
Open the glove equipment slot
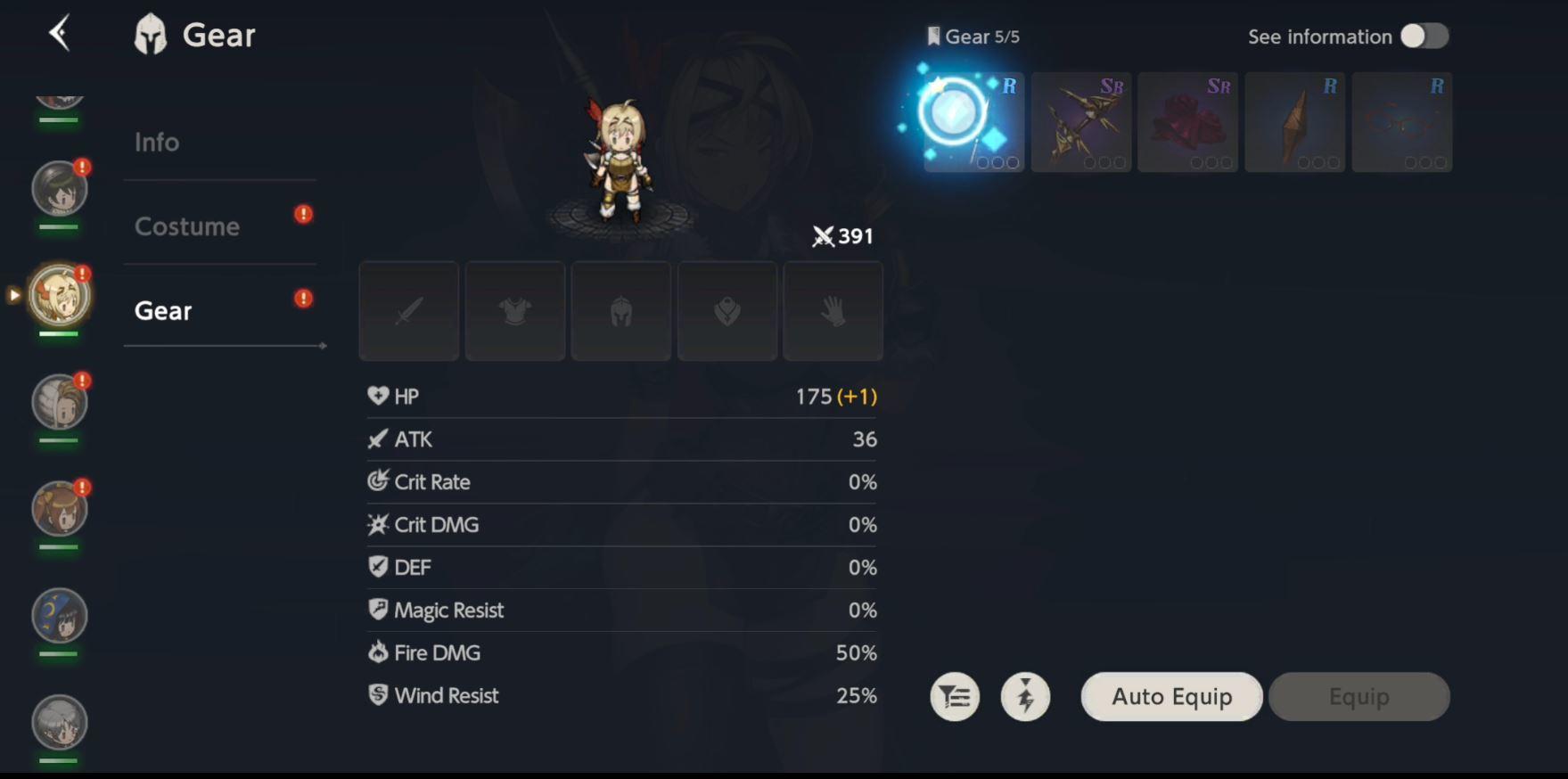click(x=833, y=310)
